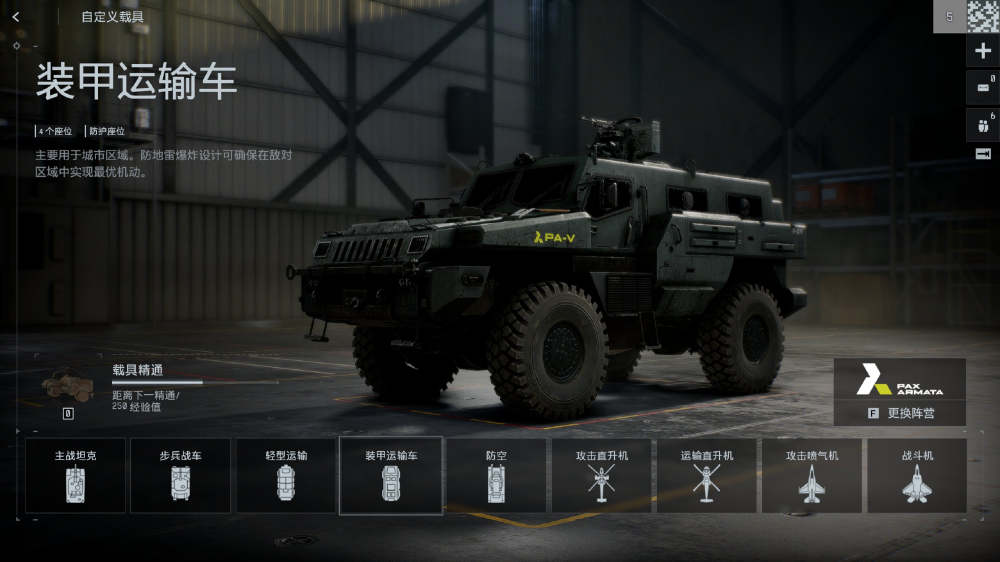Choose the 攻击直升机 category tile
Image resolution: width=1000 pixels, height=562 pixels.
pyautogui.click(x=601, y=475)
